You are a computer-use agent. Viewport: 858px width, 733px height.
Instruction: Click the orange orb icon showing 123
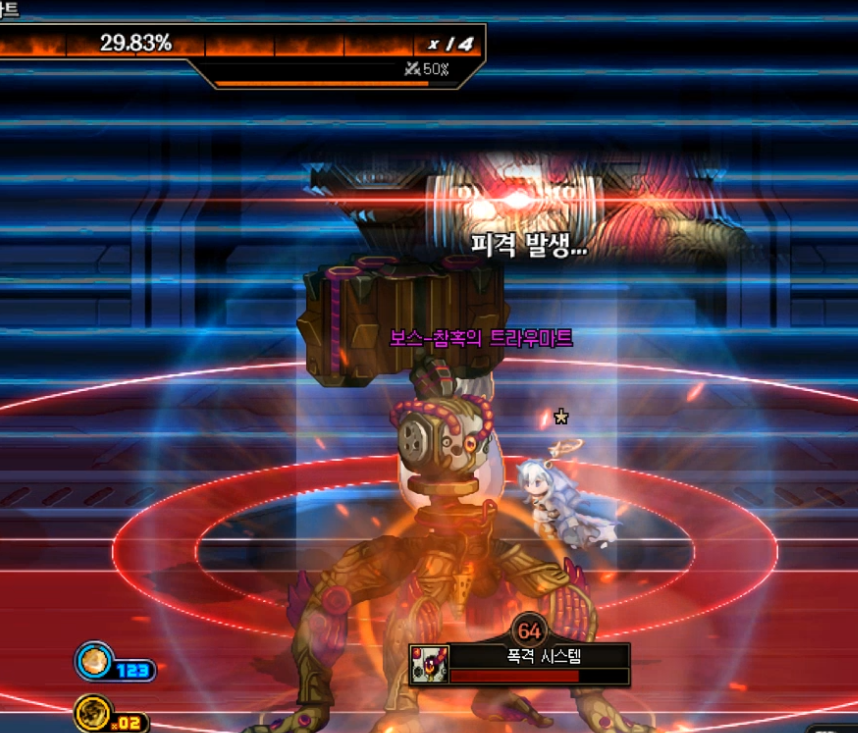94,660
